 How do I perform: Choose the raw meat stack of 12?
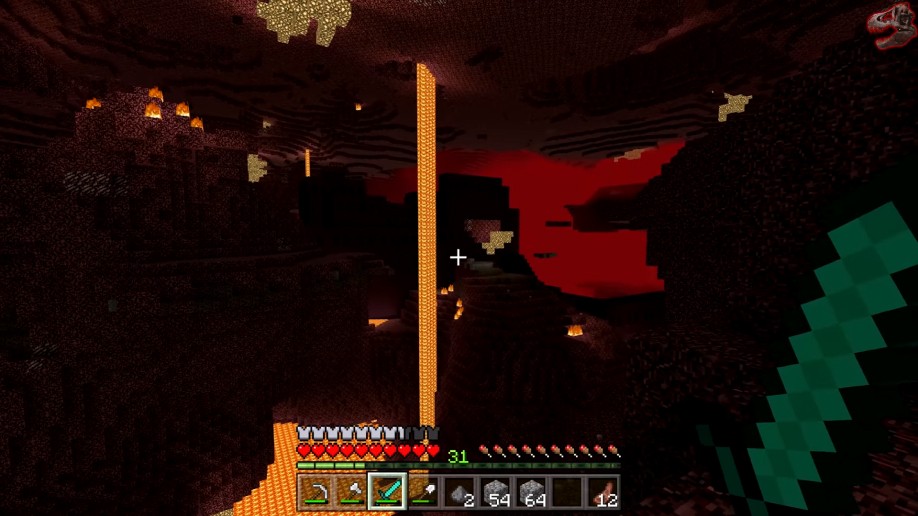click(603, 492)
